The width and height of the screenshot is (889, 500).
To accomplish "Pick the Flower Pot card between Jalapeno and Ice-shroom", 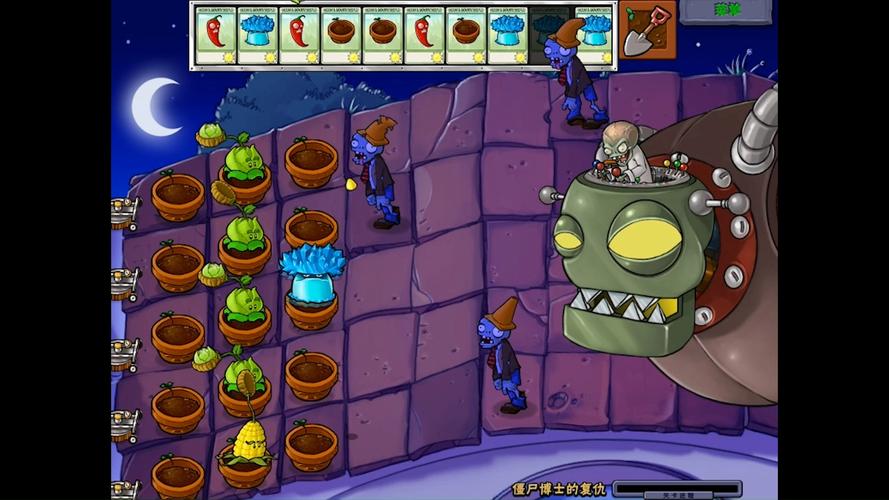I will point(466,36).
